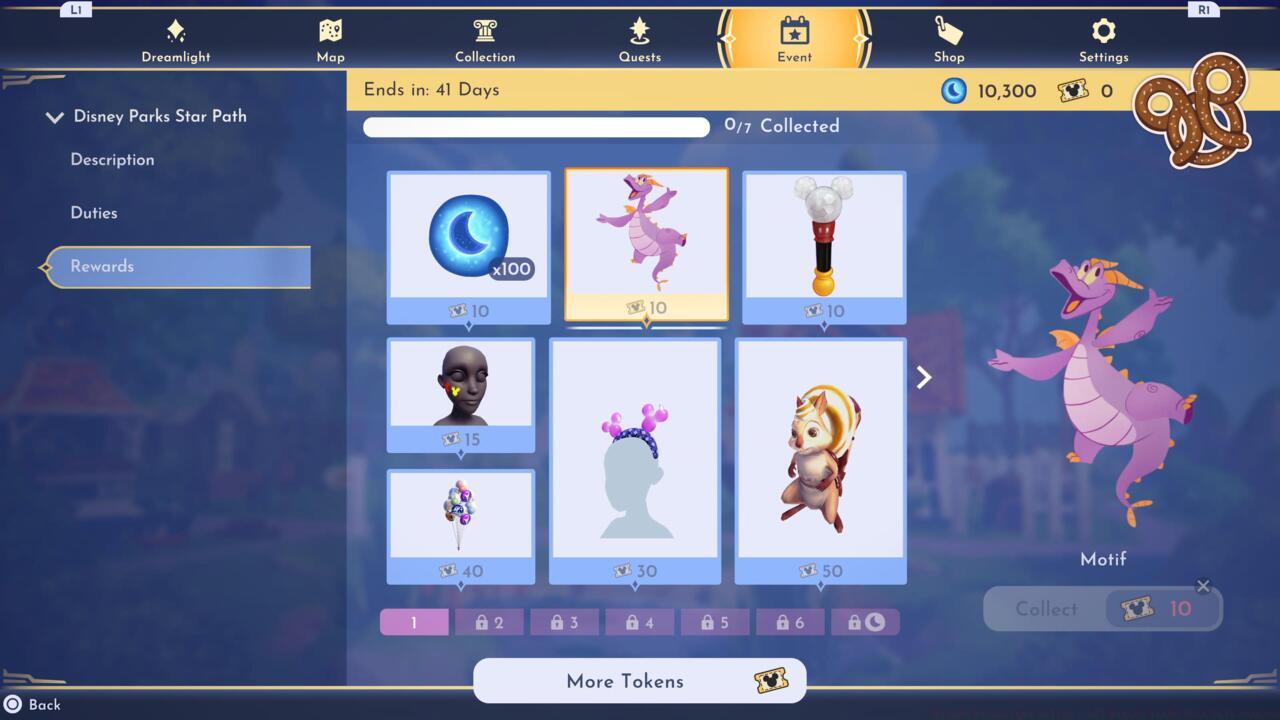Screen dimensions: 1280x720
Task: Open the Shop
Action: (x=948, y=38)
